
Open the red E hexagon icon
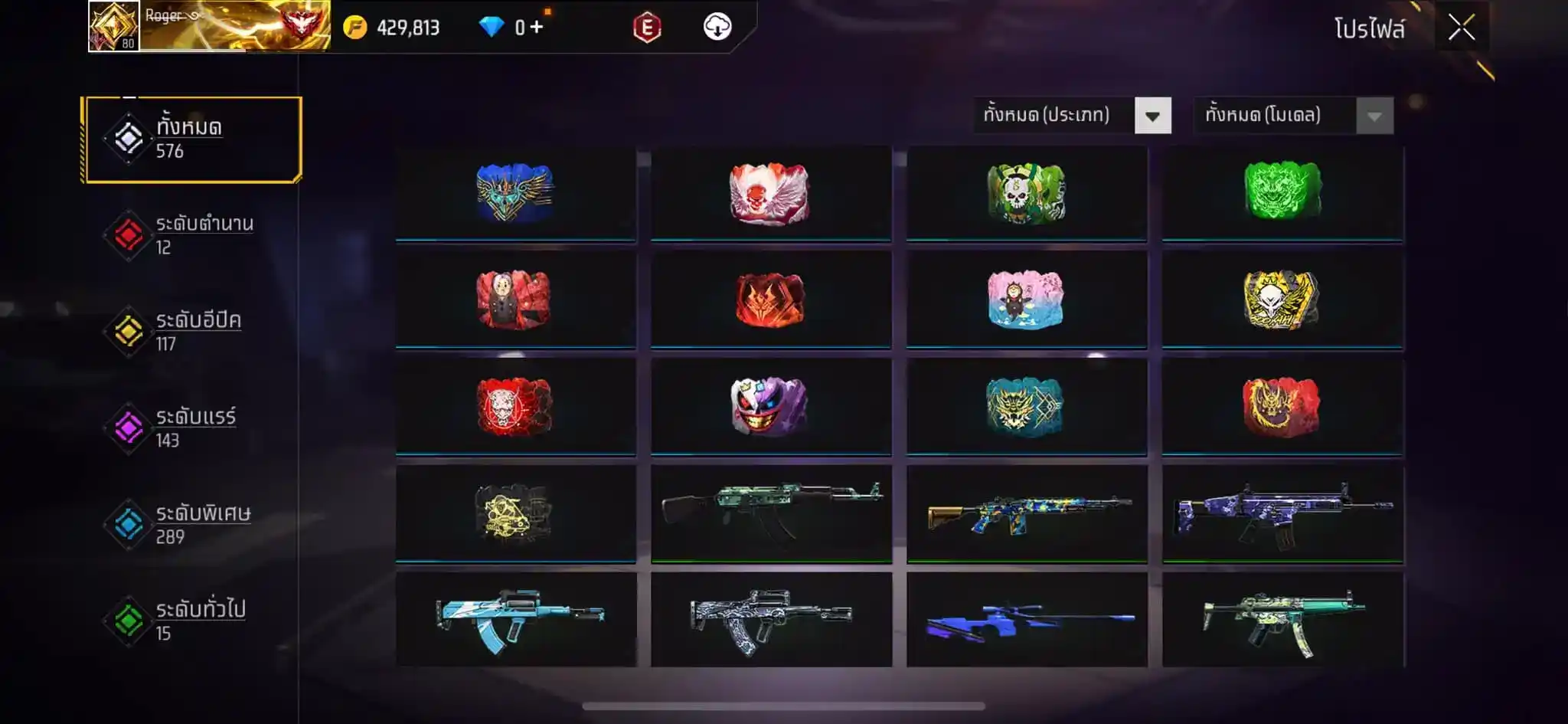tap(647, 28)
